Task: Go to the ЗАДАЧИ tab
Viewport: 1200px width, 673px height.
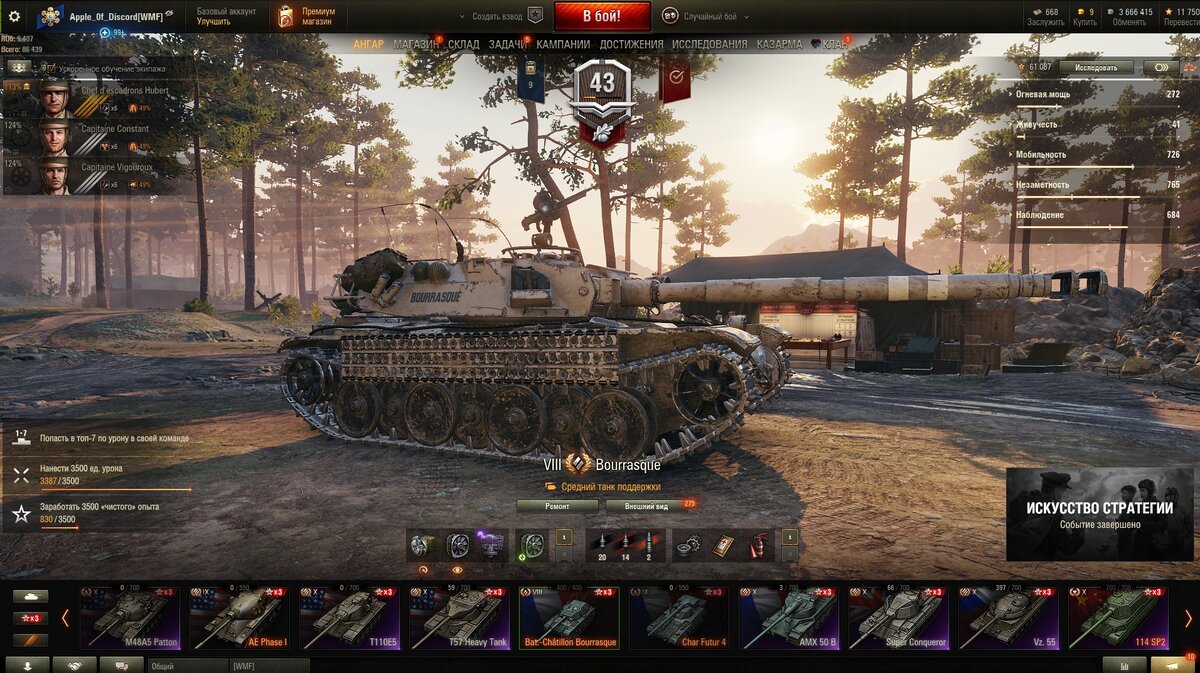Action: [508, 45]
